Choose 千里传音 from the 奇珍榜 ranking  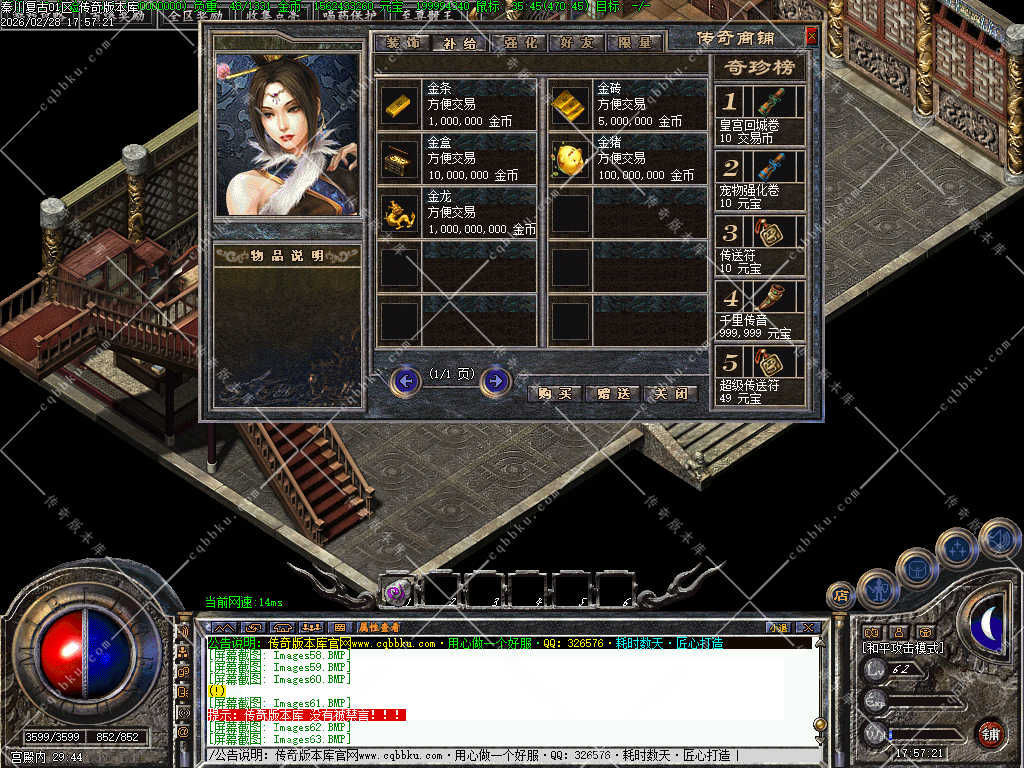click(x=761, y=310)
